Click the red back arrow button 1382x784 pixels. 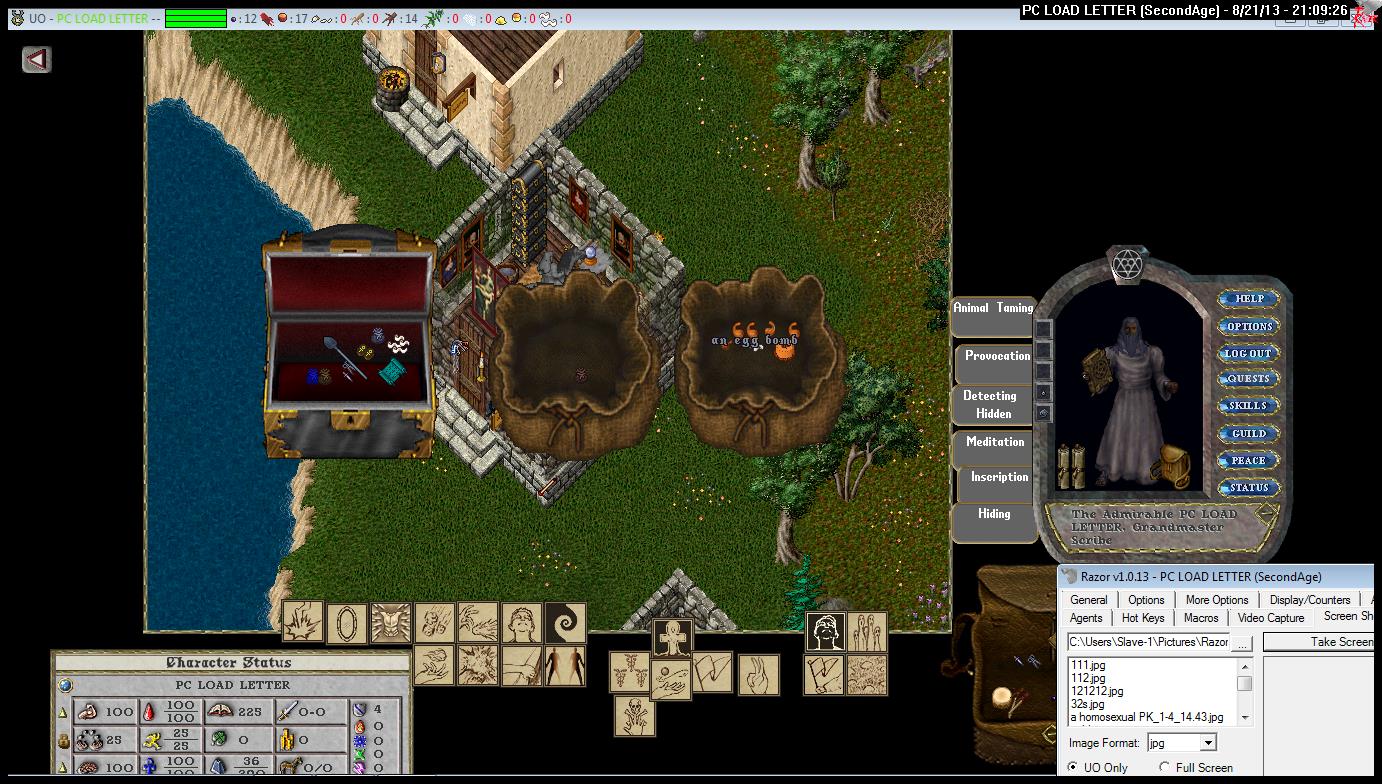37,60
